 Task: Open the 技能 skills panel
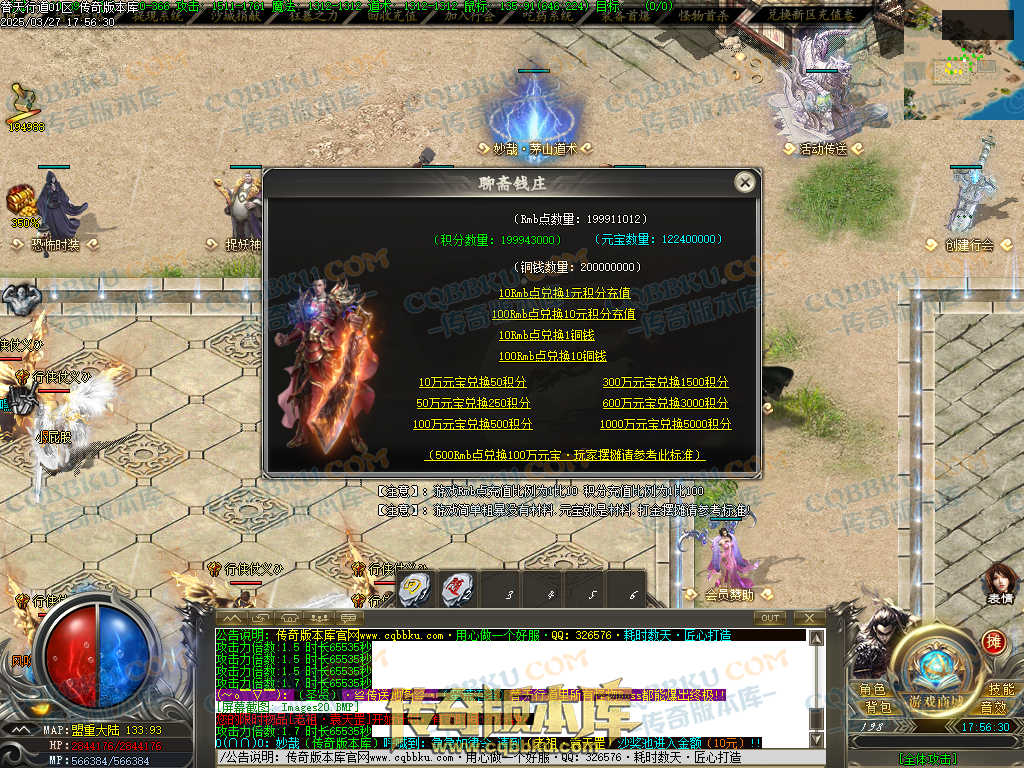coord(1000,690)
